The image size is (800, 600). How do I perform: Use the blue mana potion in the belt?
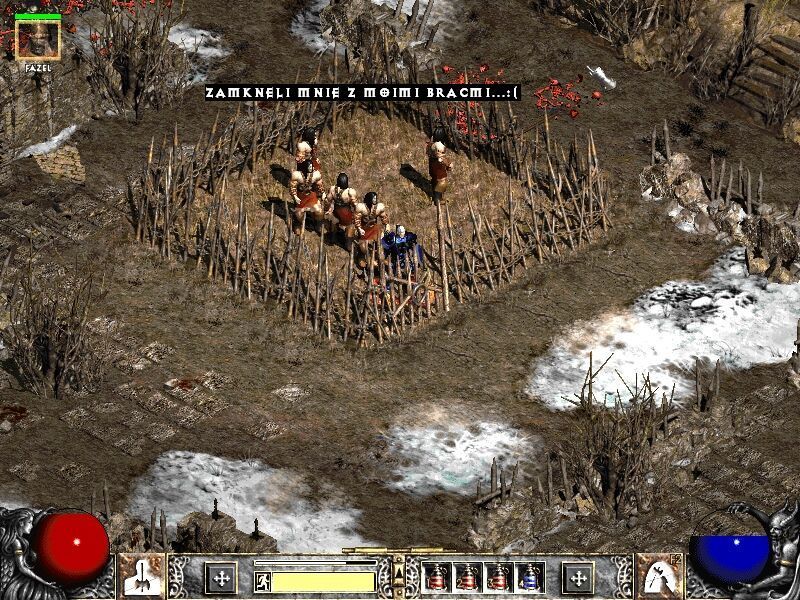point(530,577)
